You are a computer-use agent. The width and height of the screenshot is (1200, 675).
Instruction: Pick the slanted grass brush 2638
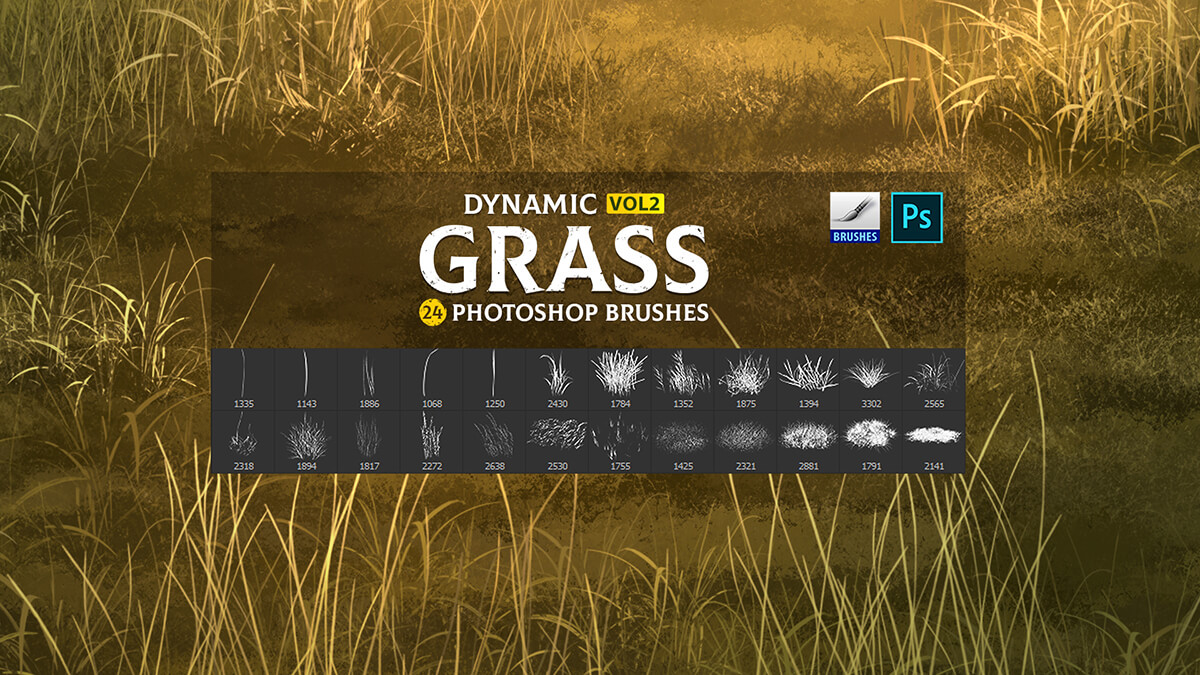tap(495, 440)
